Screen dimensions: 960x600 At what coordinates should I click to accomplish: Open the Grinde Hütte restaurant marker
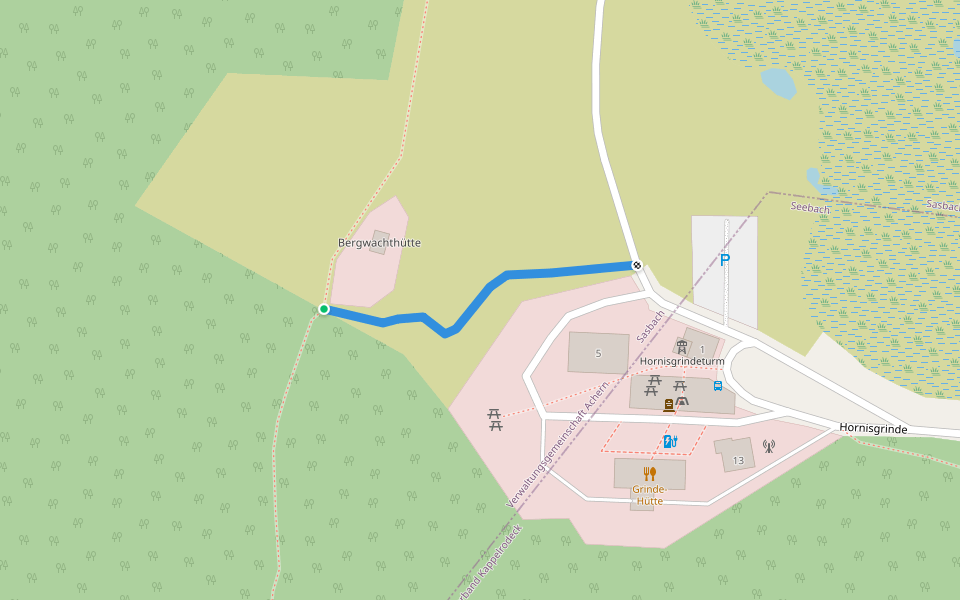click(649, 473)
